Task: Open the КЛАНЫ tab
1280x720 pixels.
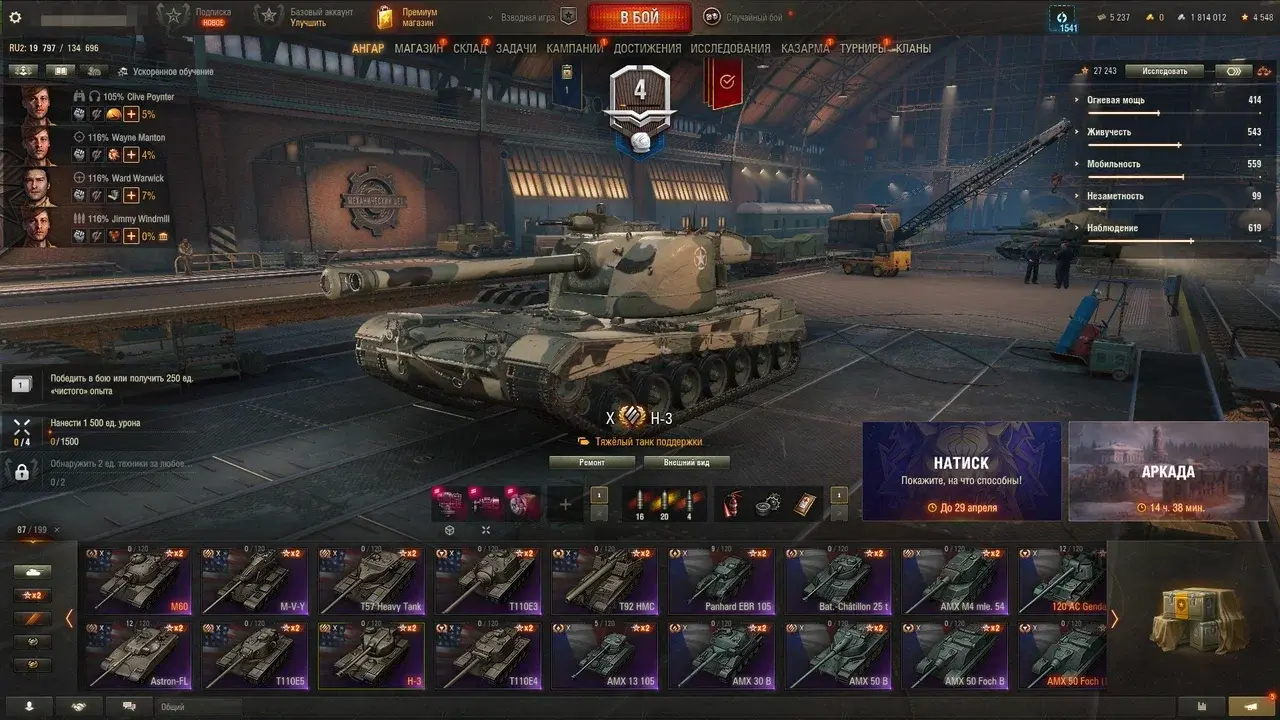Action: [x=913, y=48]
